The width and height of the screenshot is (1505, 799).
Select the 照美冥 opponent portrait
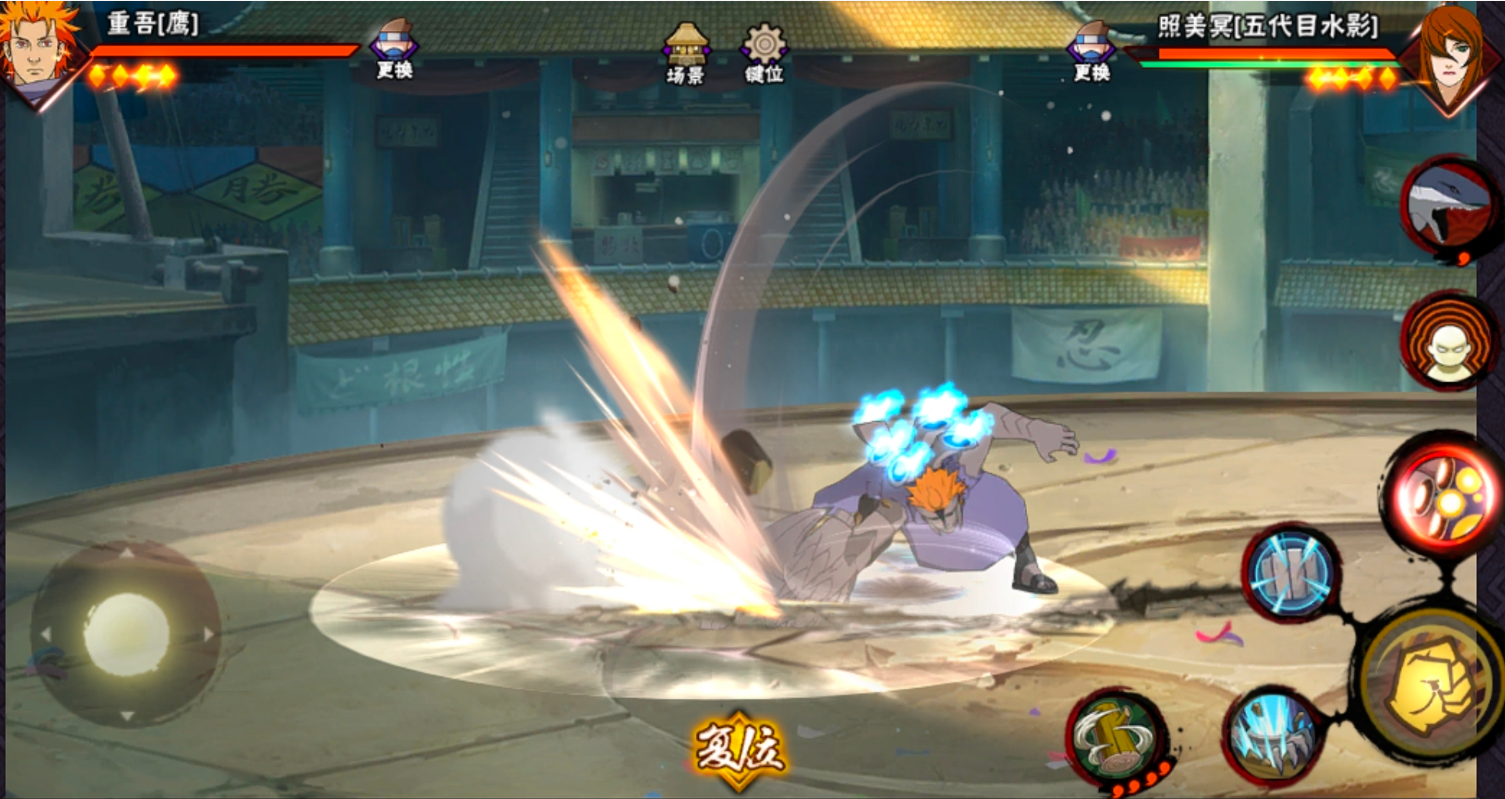coord(1449,48)
